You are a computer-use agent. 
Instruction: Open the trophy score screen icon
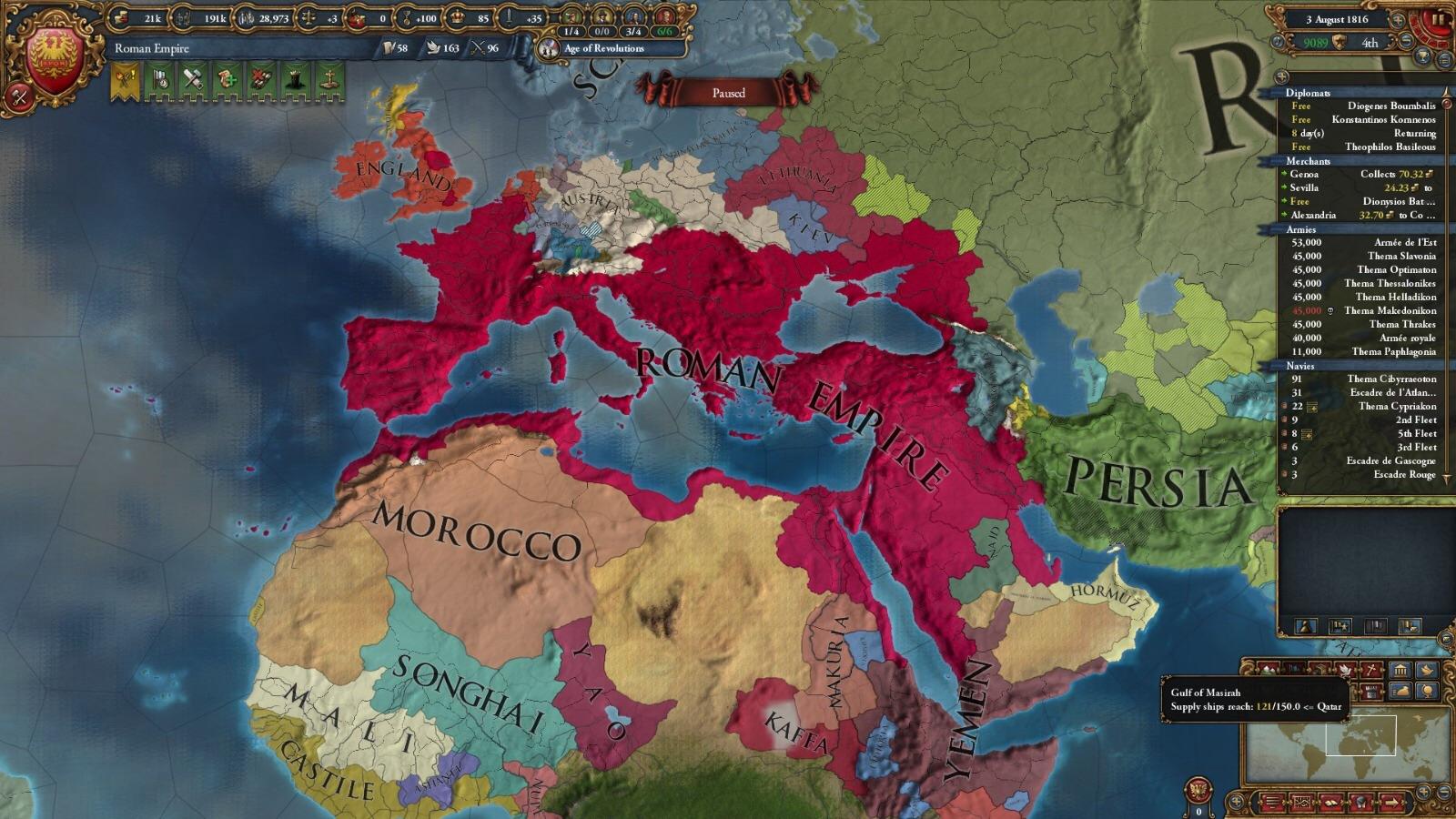point(1422,56)
